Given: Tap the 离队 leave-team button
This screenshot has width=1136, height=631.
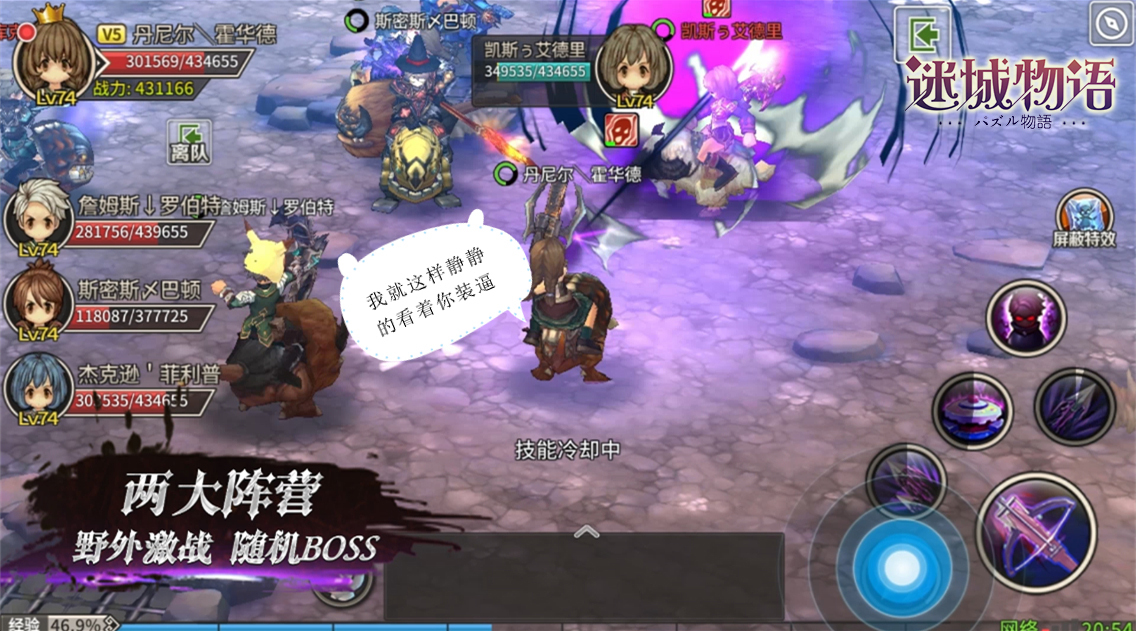Looking at the screenshot, I should coord(189,141).
